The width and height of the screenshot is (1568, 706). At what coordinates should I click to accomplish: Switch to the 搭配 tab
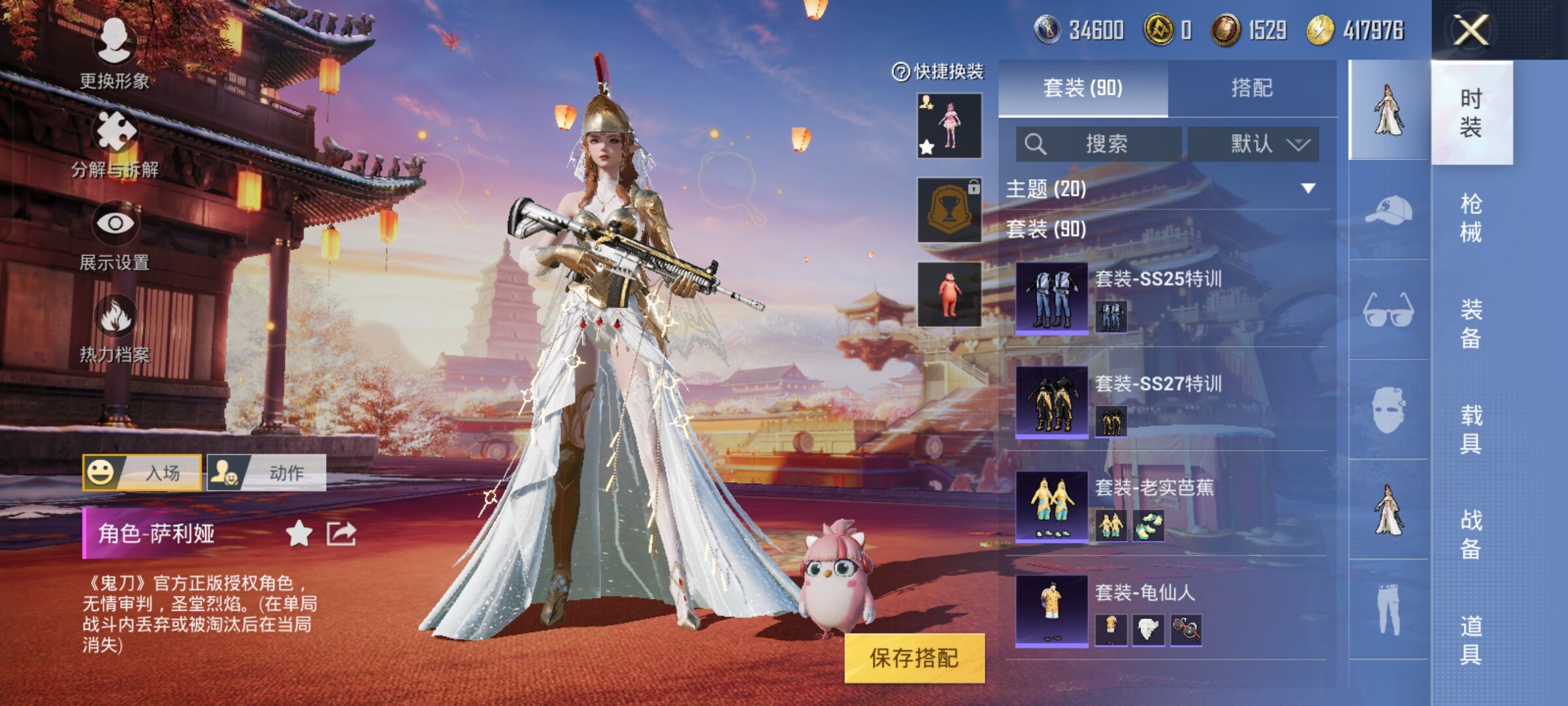(x=1251, y=88)
